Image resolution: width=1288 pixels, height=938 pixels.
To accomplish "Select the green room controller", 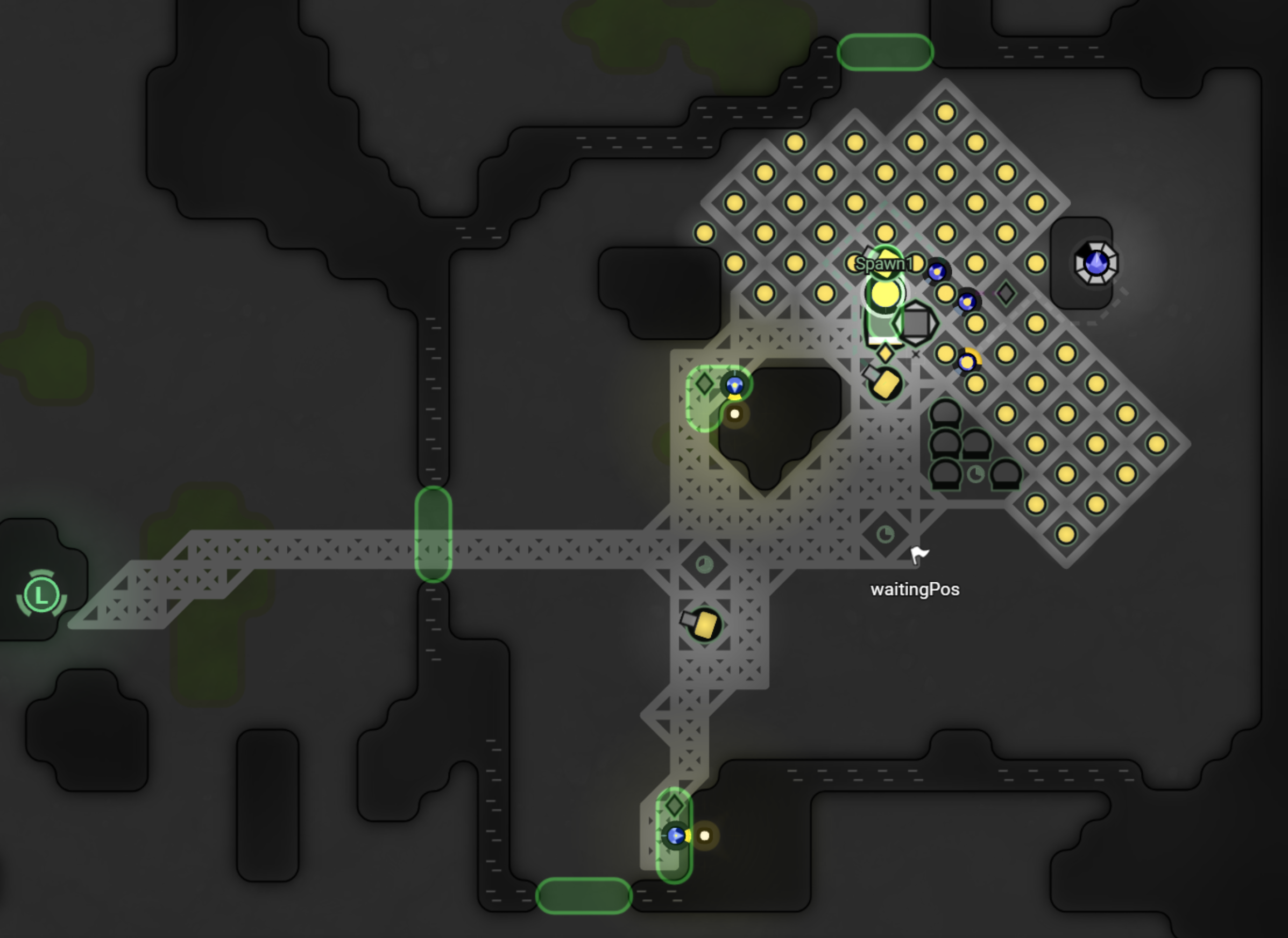I will pos(41,594).
